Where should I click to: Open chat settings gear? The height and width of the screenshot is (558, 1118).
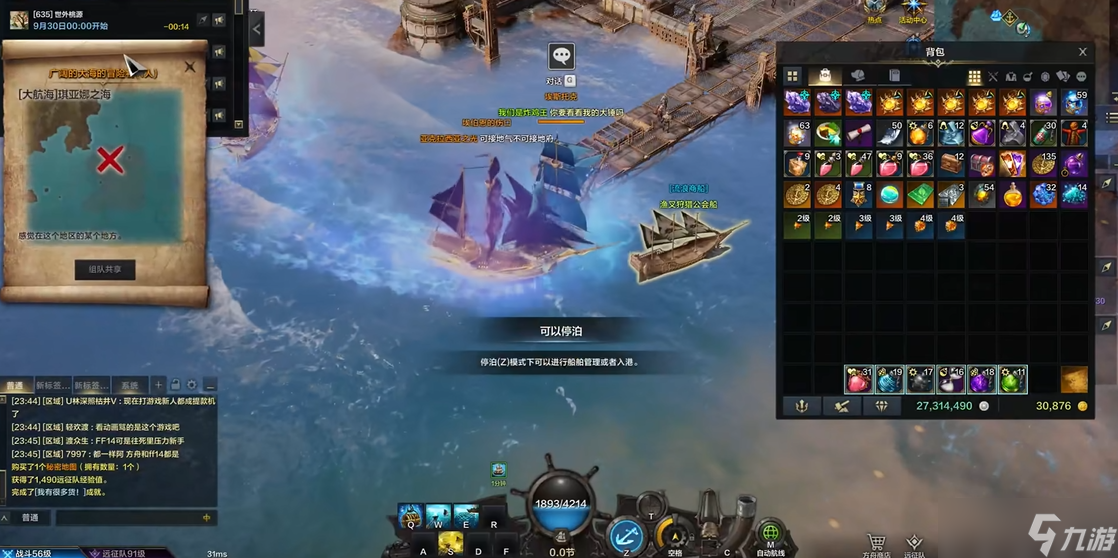[192, 385]
